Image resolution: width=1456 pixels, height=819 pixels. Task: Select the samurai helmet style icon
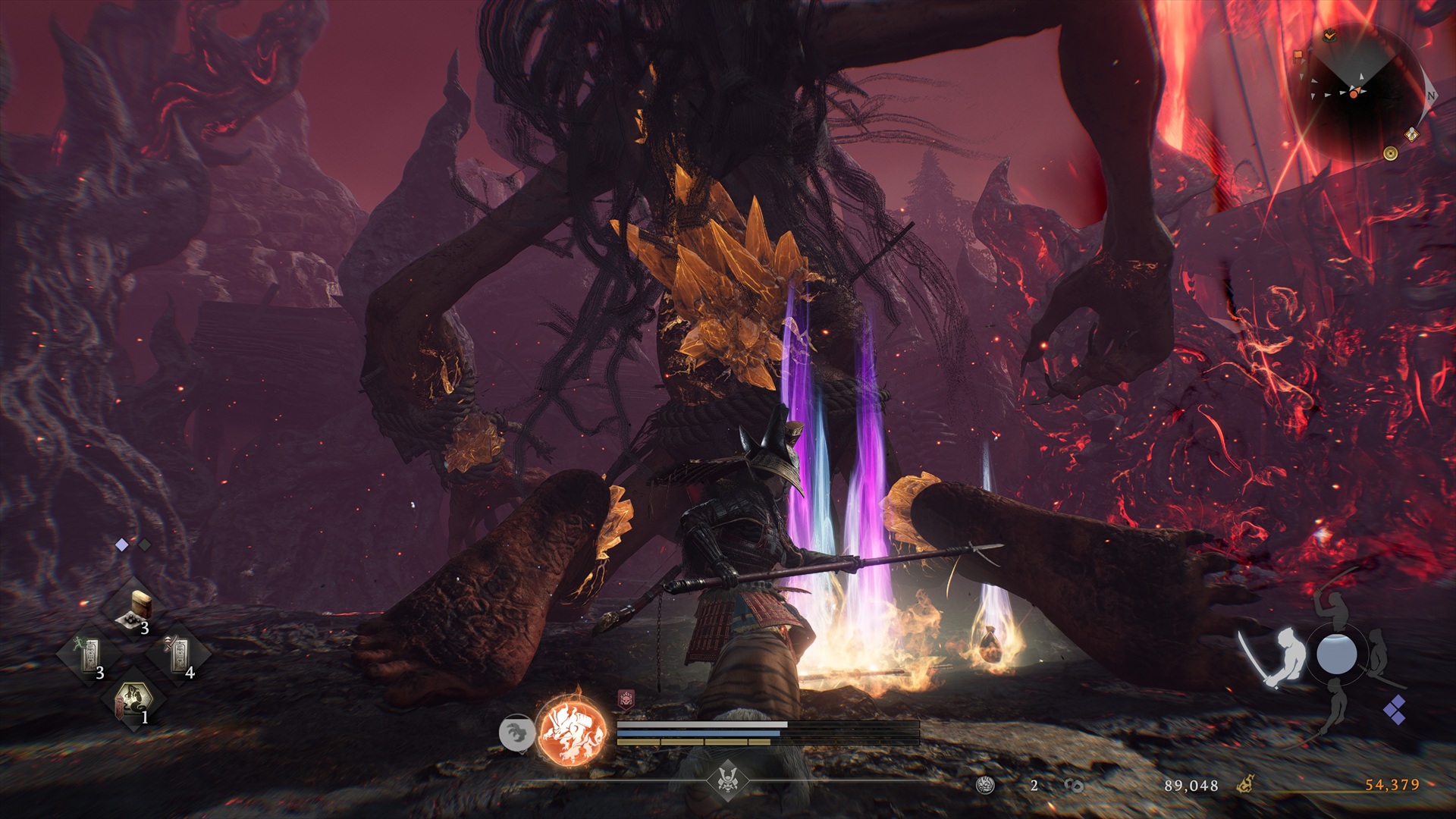pyautogui.click(x=728, y=779)
